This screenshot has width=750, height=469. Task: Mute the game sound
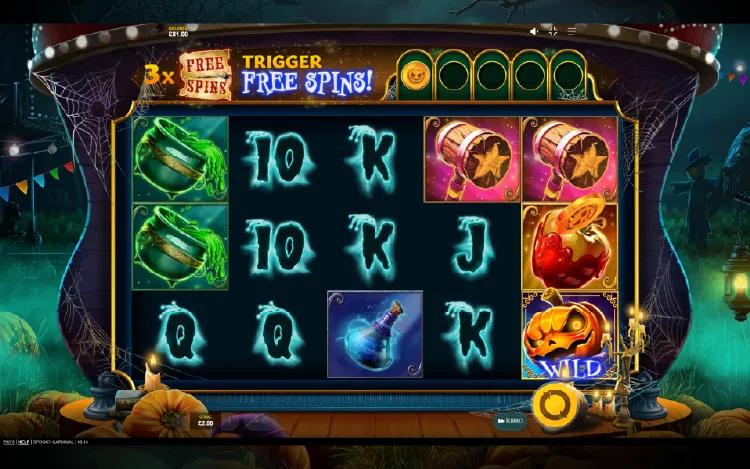click(533, 31)
